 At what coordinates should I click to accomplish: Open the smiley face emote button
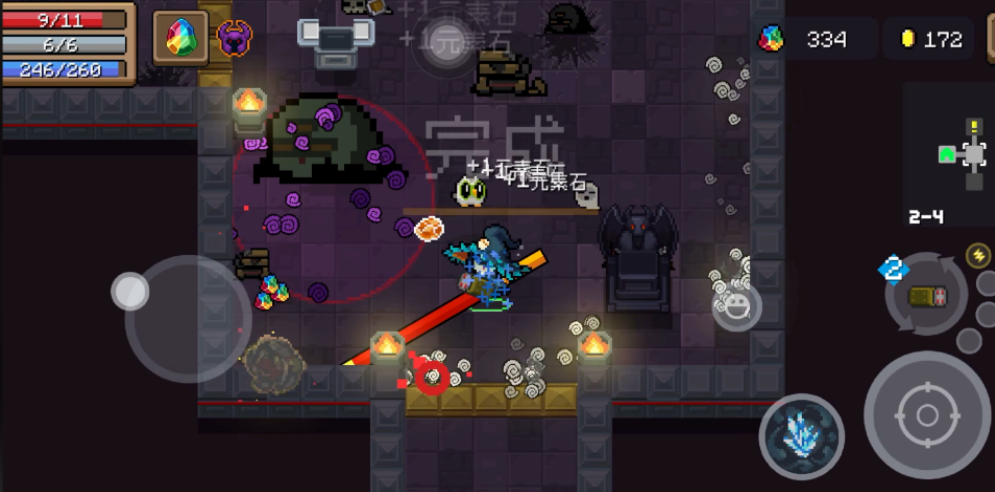[x=737, y=306]
